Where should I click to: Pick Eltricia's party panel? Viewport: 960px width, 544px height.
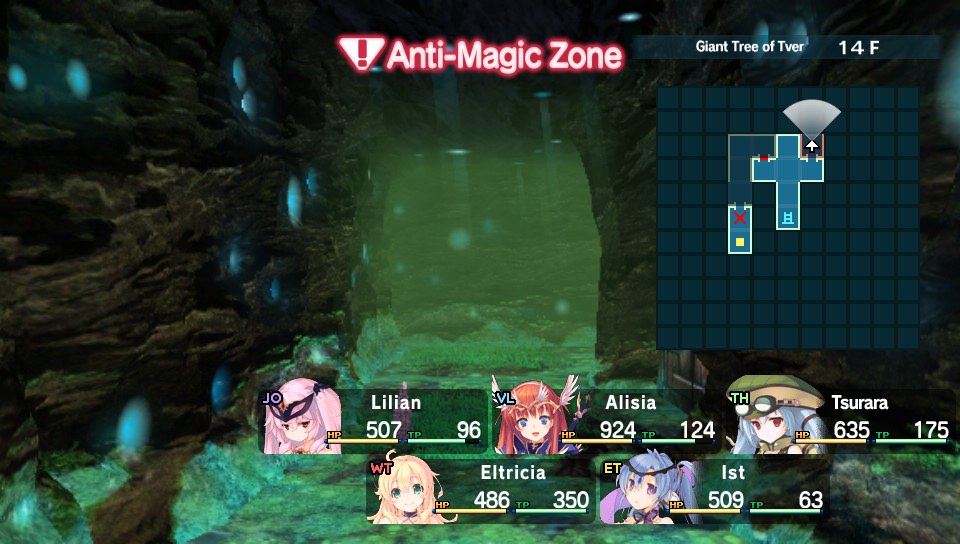point(480,490)
